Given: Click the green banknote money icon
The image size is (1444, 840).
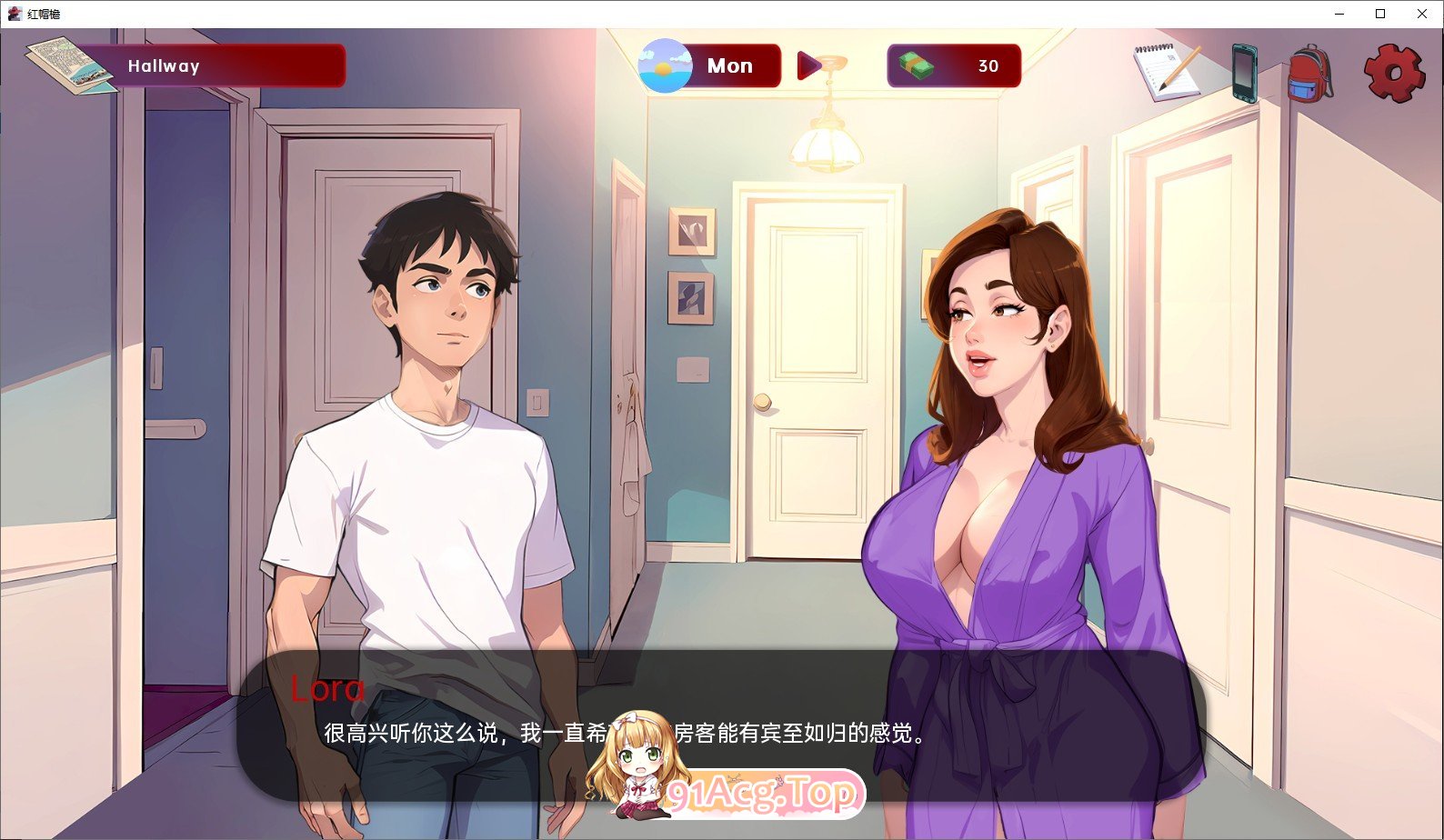Looking at the screenshot, I should [915, 65].
